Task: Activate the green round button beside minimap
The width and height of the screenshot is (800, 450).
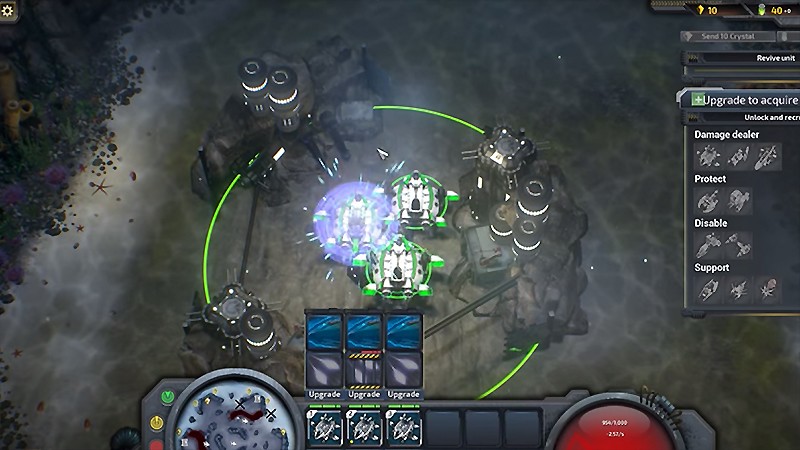Action: click(167, 396)
